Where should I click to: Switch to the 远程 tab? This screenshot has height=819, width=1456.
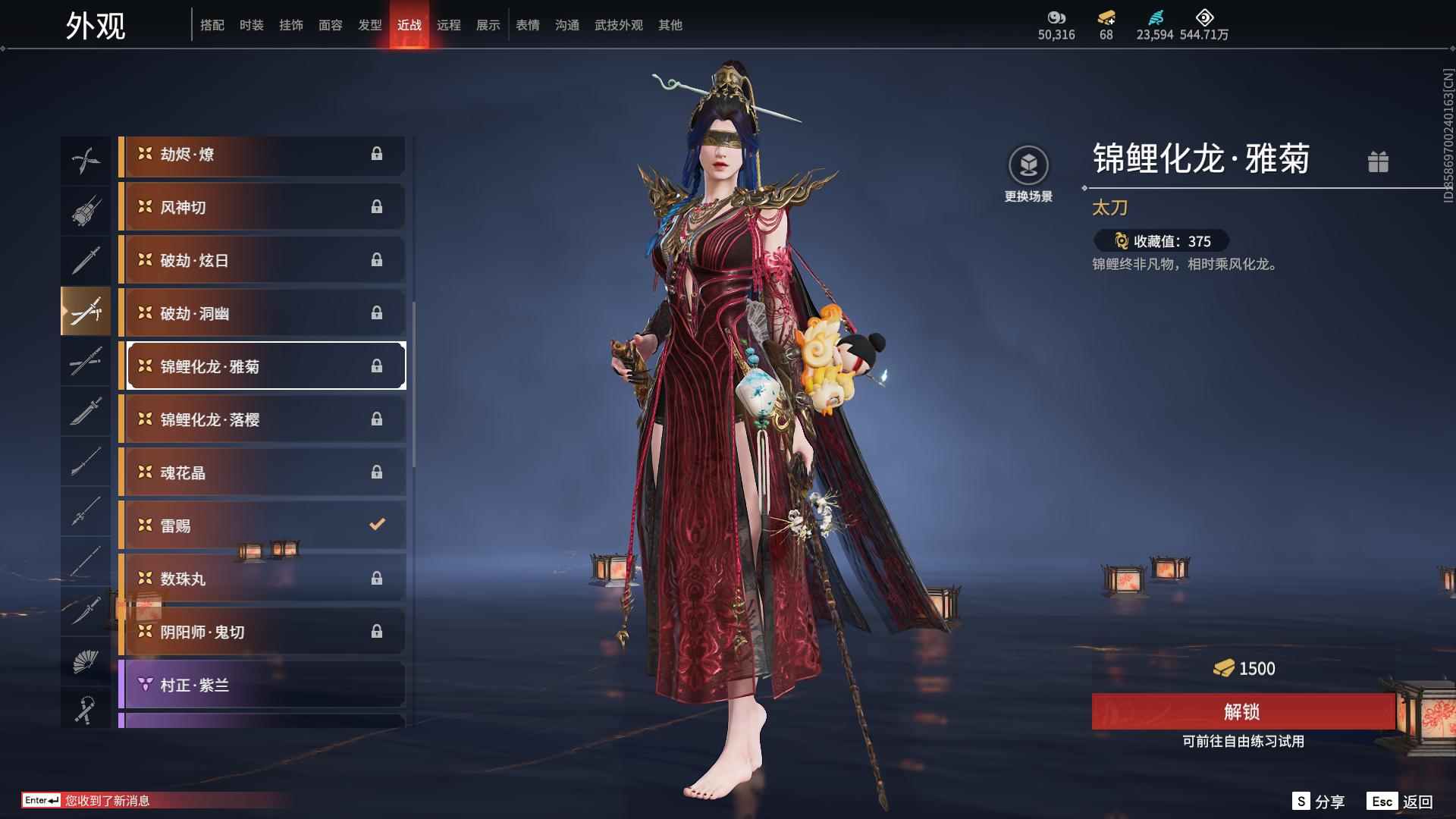coord(449,24)
